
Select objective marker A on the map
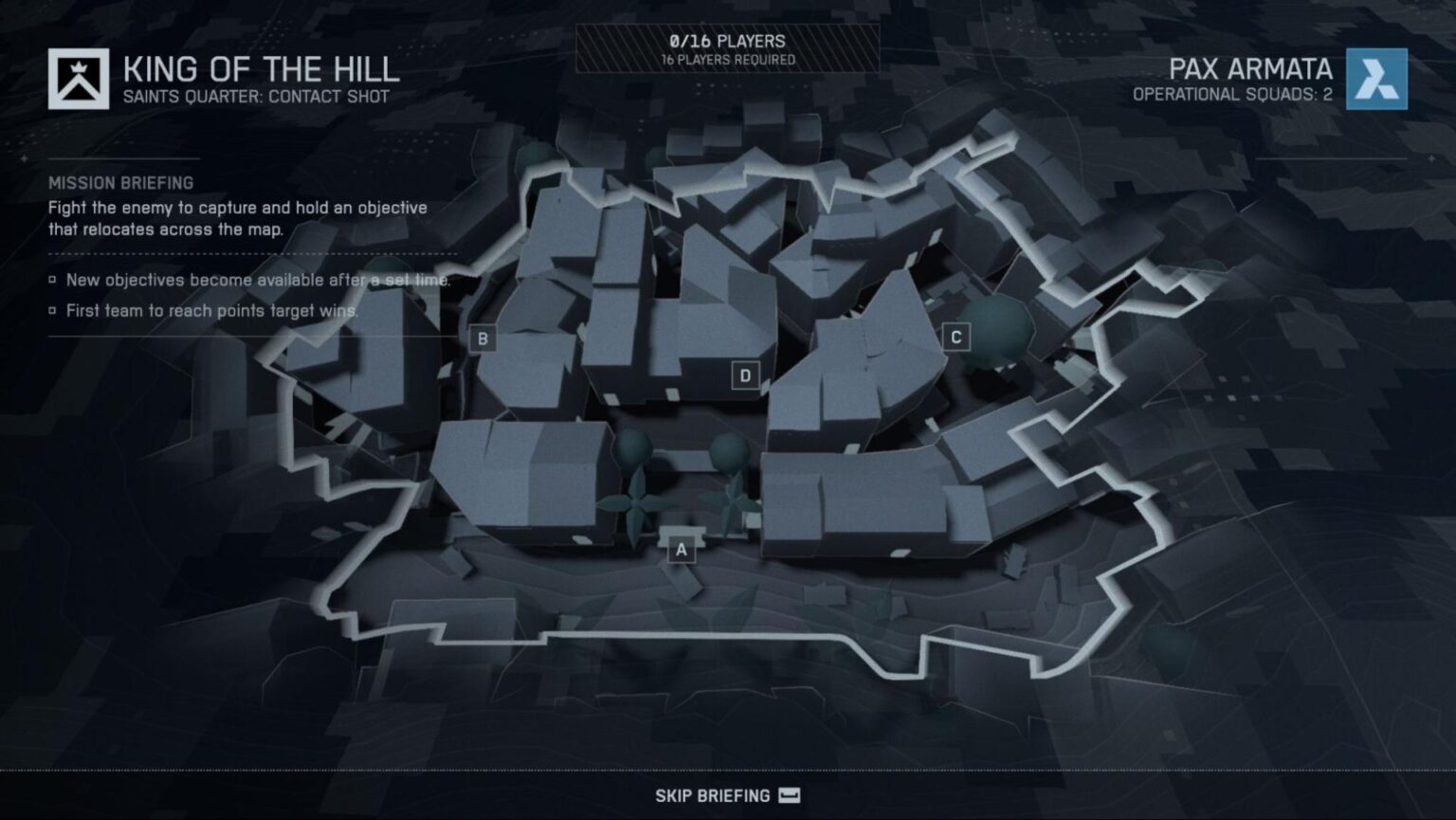pos(681,548)
